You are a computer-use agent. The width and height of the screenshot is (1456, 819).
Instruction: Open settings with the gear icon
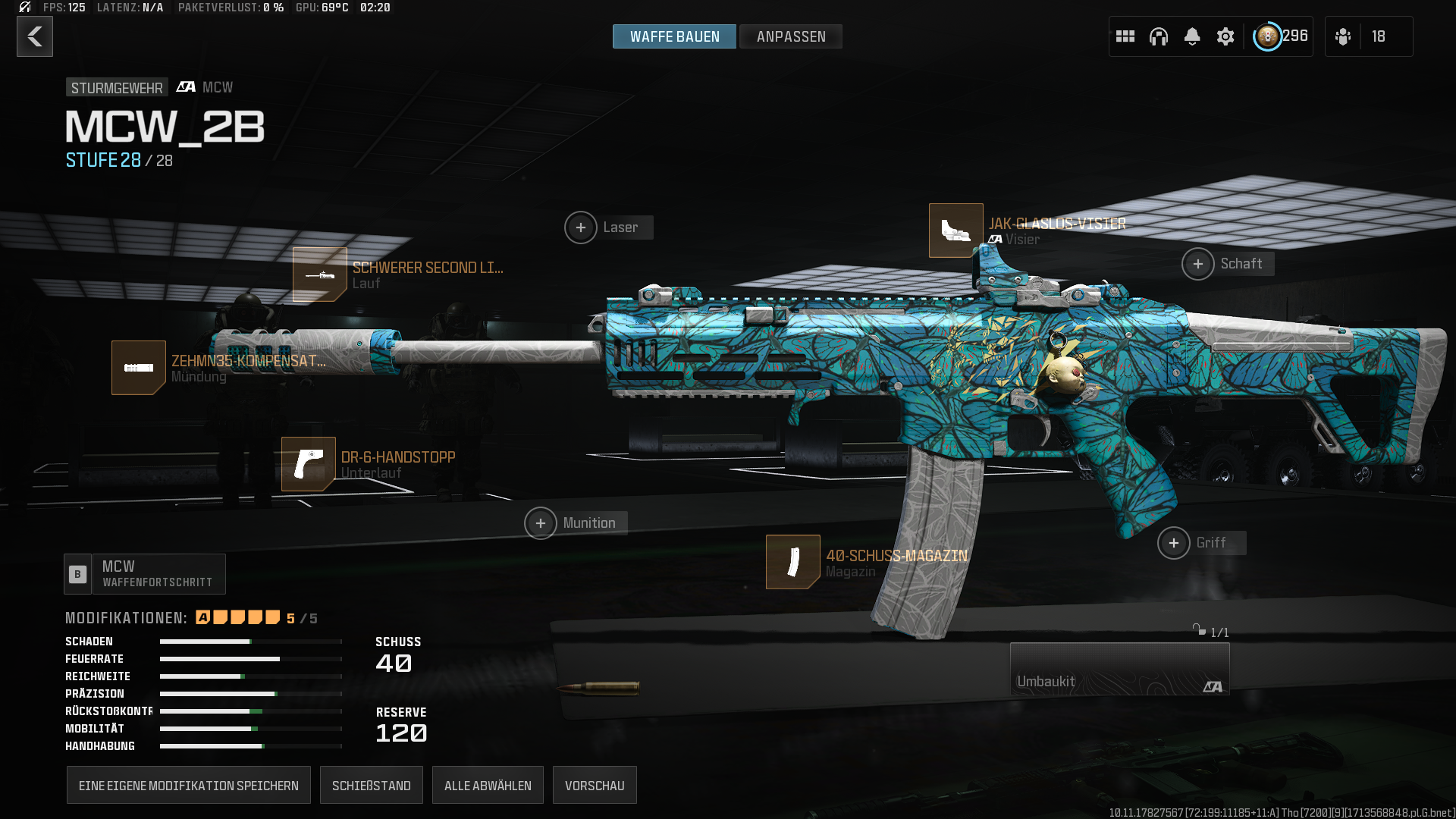(1225, 36)
